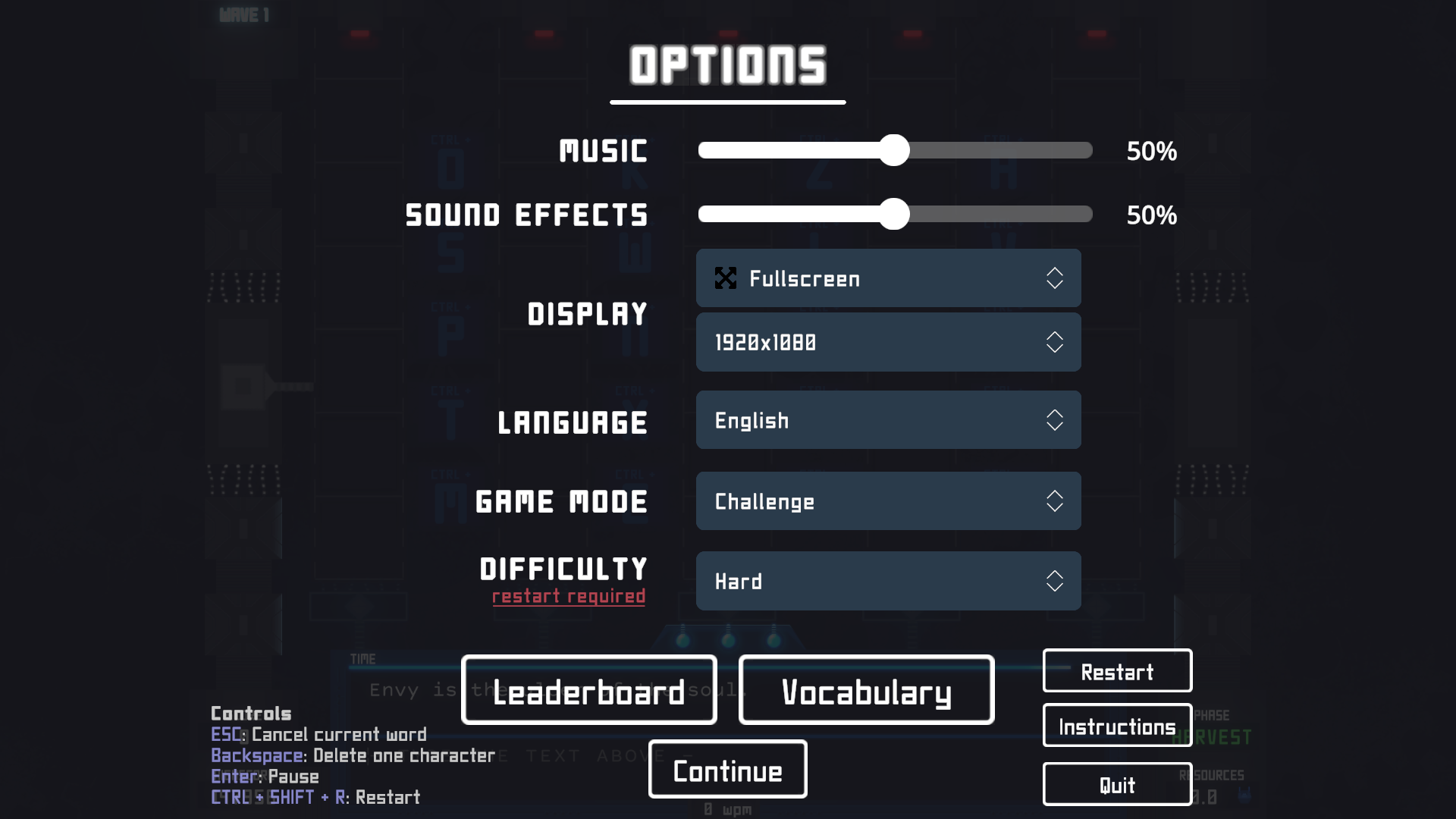Image resolution: width=1456 pixels, height=819 pixels.
Task: Click the restart required warning link
Action: 567,597
